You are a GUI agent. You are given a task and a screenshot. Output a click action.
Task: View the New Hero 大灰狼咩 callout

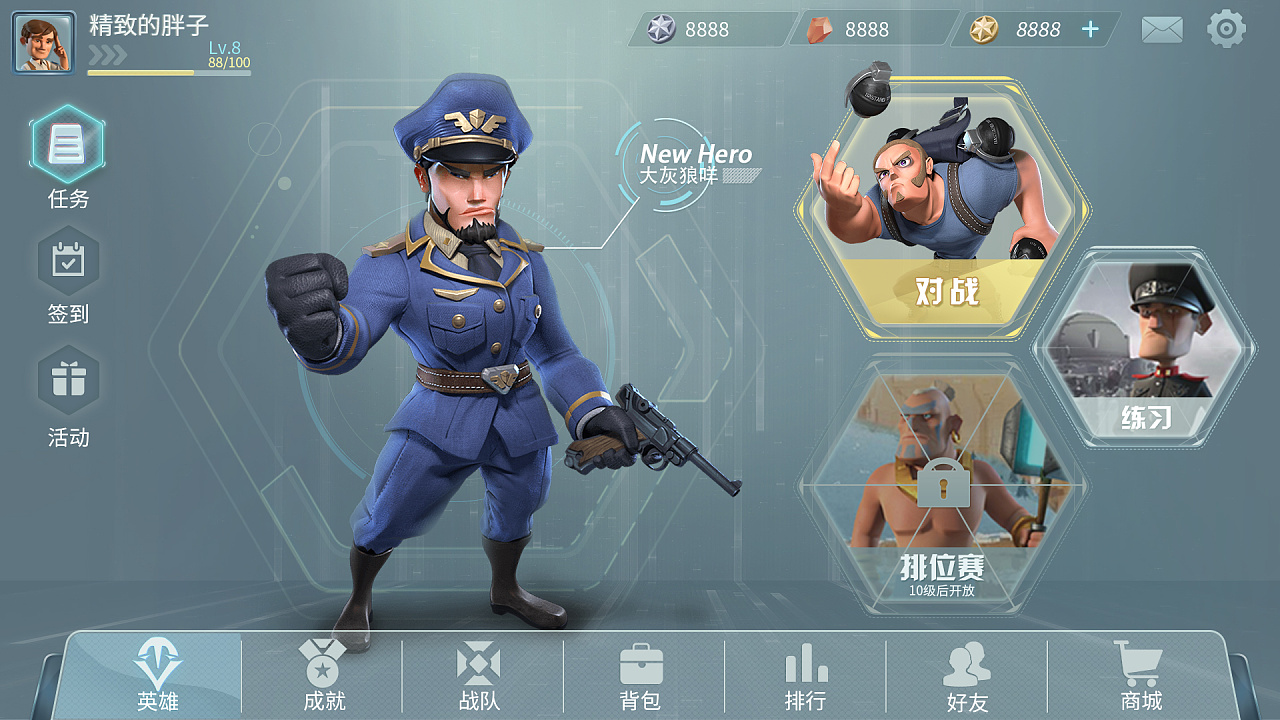695,164
